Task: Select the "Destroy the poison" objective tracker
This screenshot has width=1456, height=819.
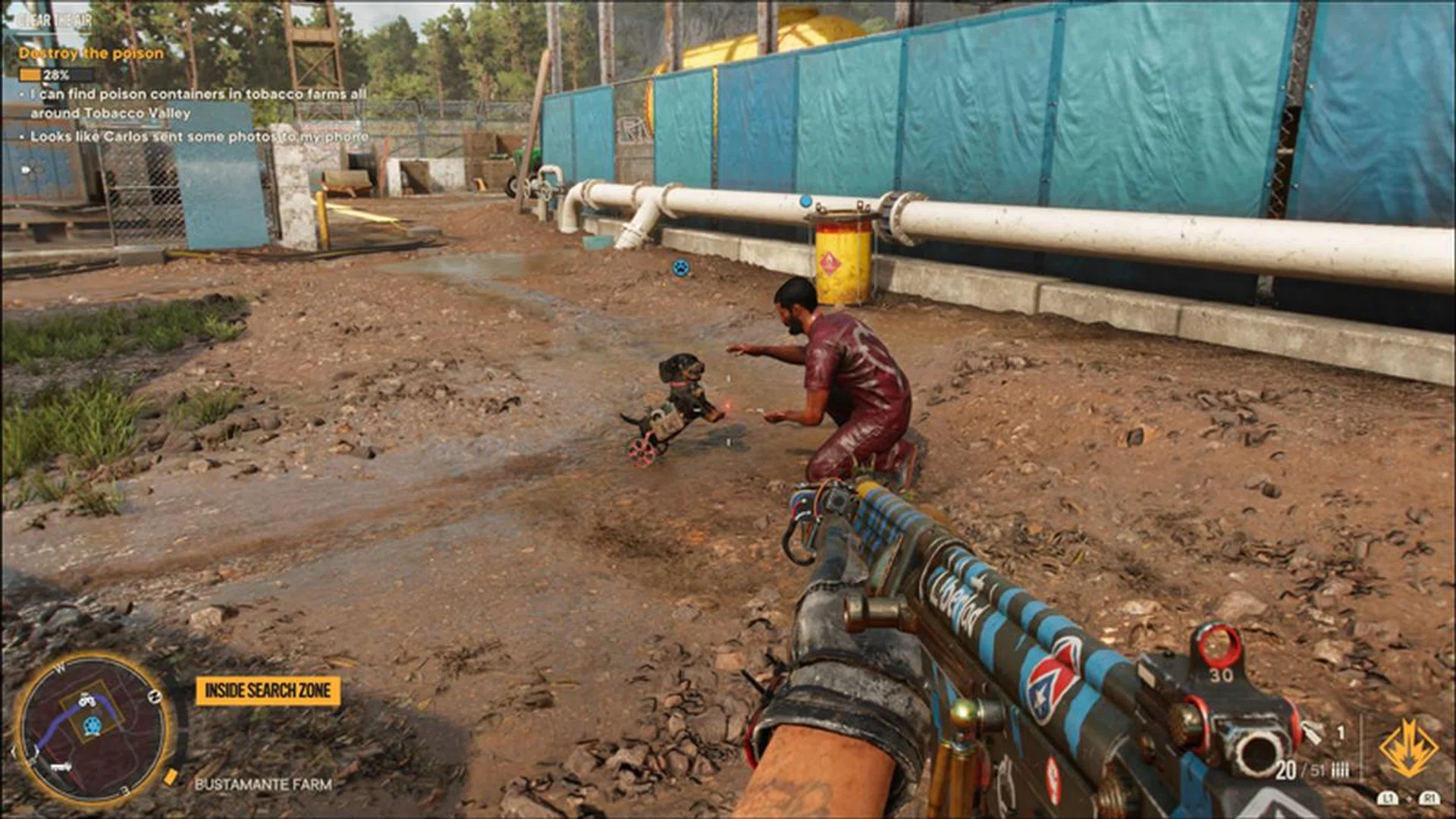Action: pos(91,54)
